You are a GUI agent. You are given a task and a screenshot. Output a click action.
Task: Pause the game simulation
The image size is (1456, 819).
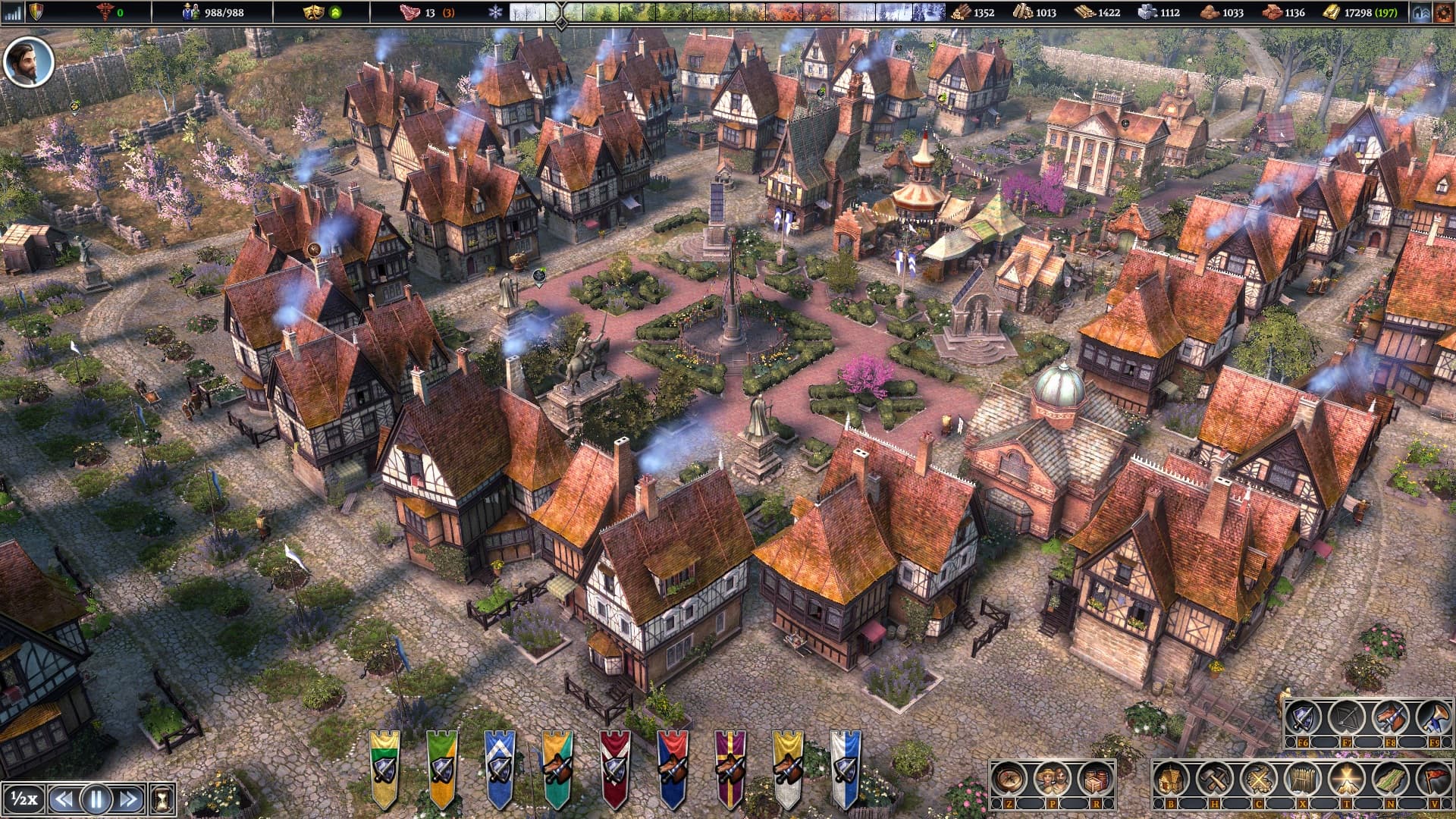pos(96,799)
